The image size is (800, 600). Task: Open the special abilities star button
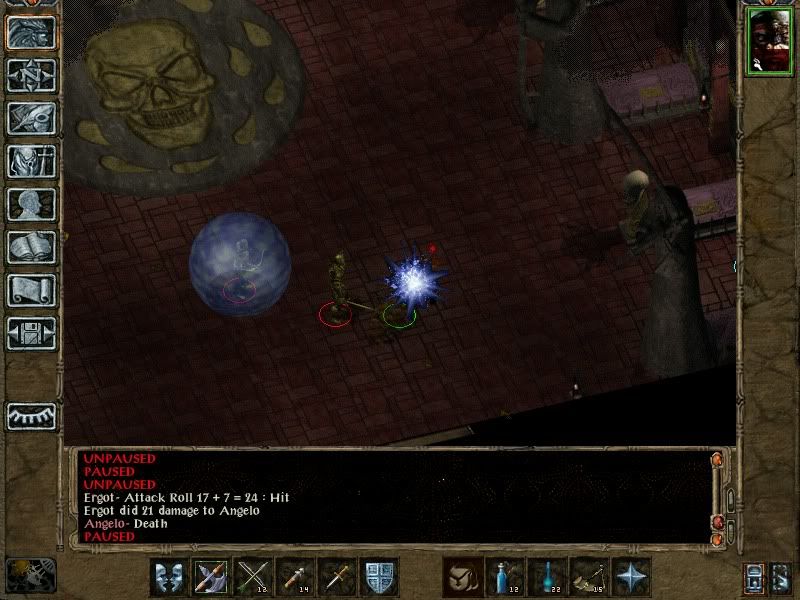pyautogui.click(x=631, y=577)
